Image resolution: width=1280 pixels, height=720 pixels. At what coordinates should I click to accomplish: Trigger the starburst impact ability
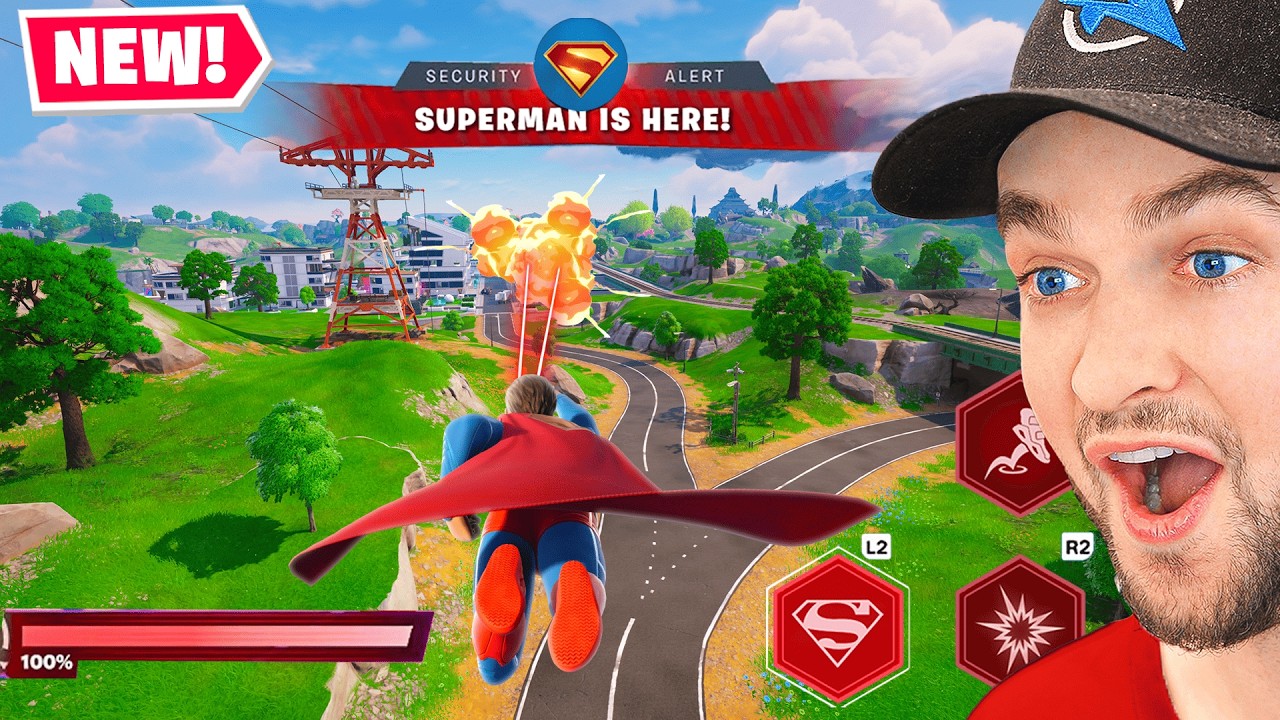tap(1019, 622)
